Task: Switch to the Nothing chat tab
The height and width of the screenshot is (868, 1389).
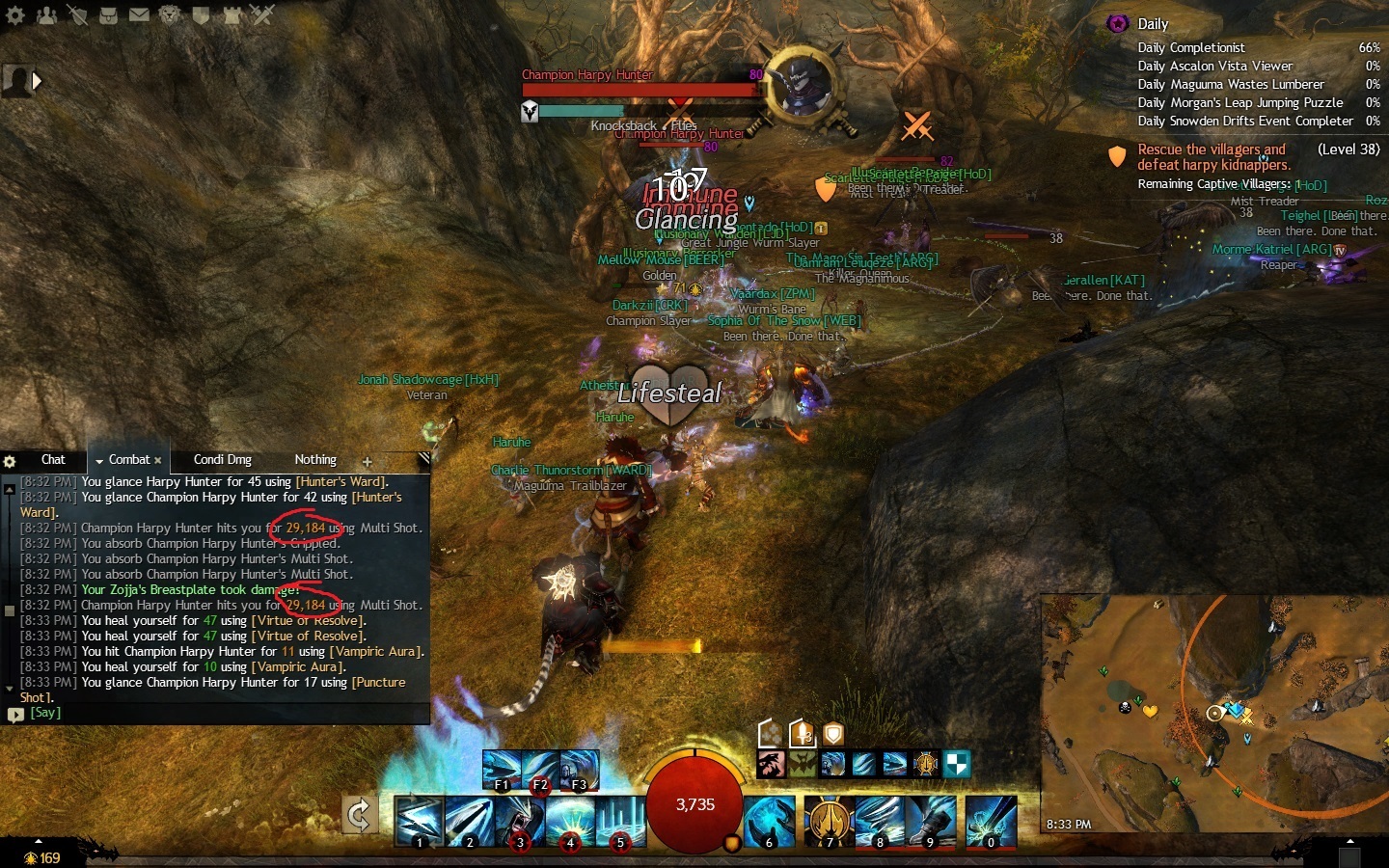Action: (x=315, y=460)
